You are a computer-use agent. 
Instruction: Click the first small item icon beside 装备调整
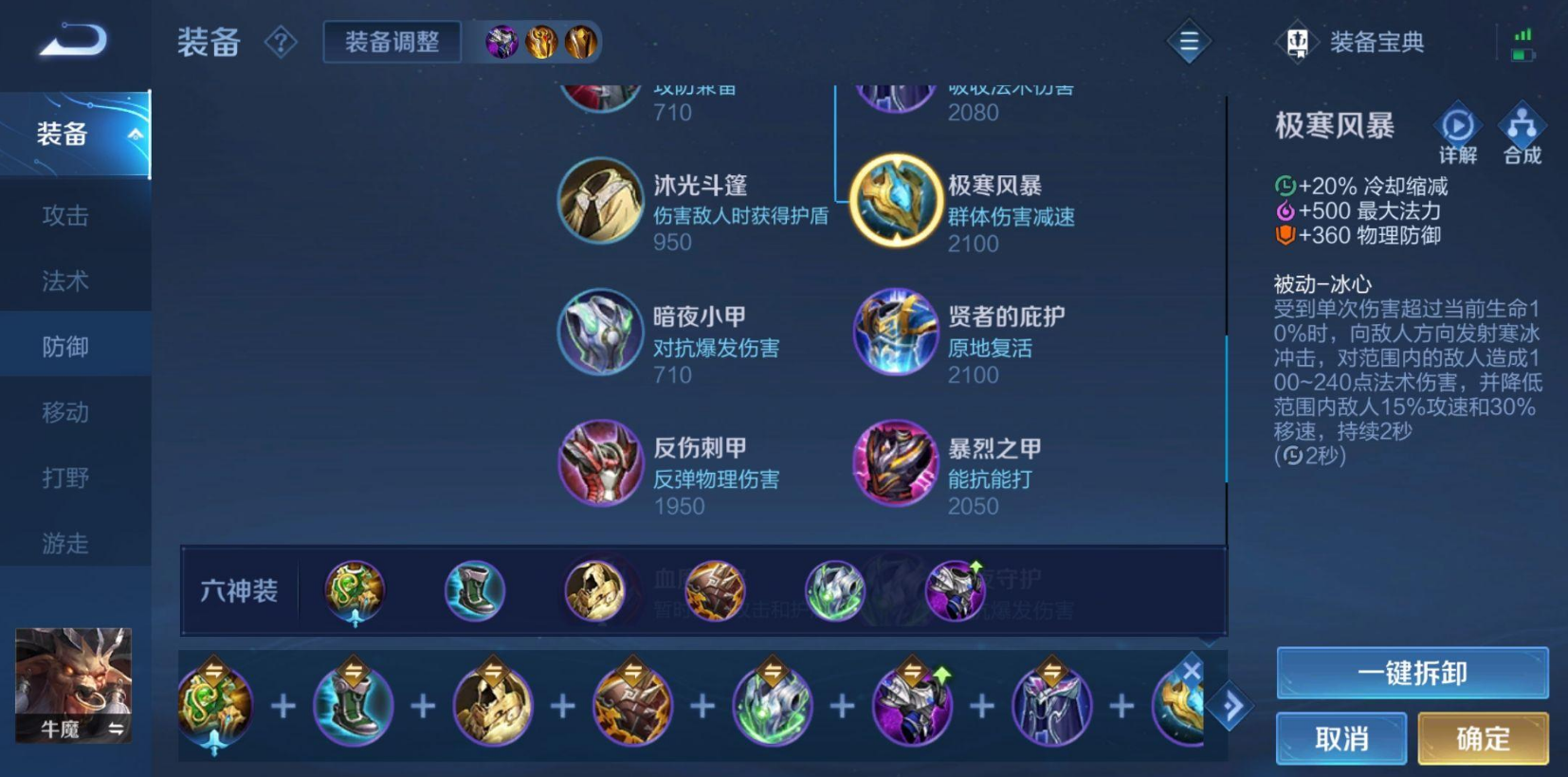(x=501, y=42)
